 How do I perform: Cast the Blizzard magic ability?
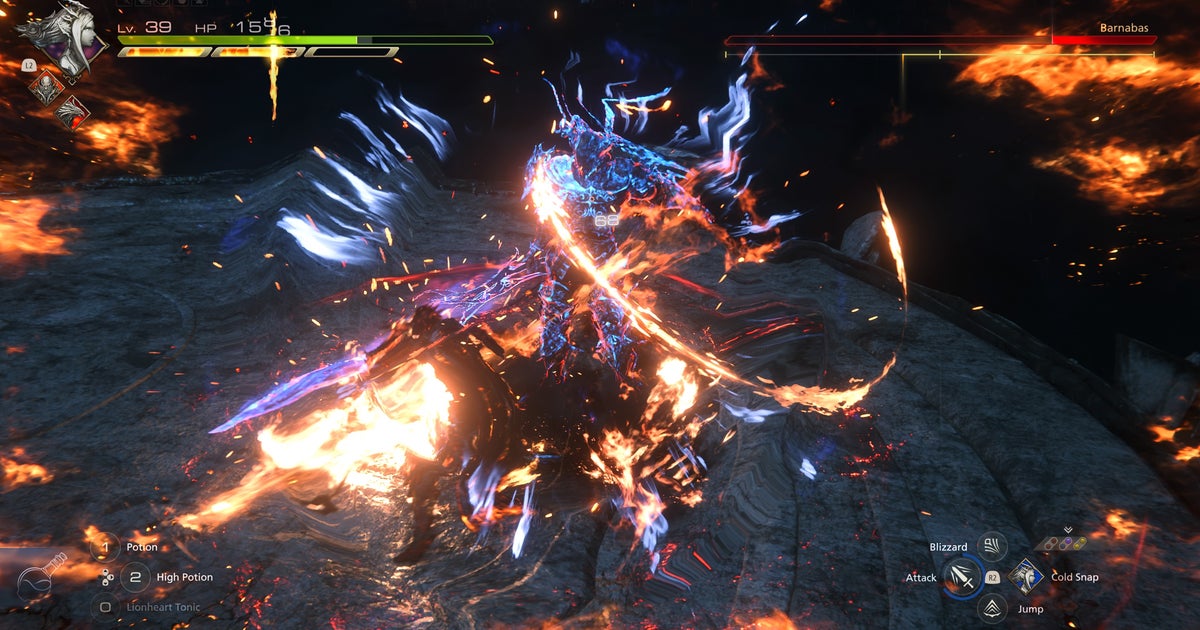(991, 546)
